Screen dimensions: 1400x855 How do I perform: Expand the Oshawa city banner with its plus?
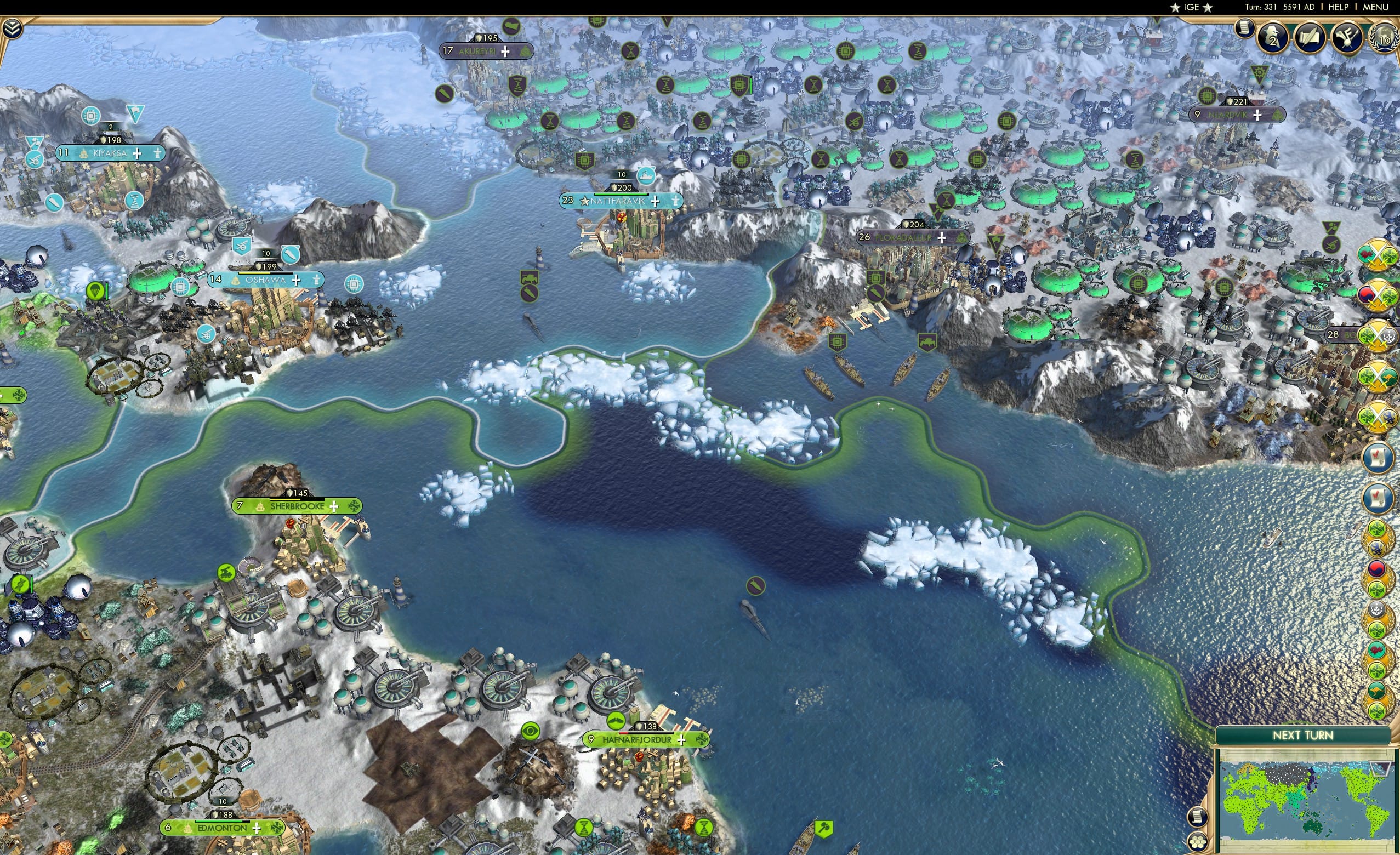297,280
